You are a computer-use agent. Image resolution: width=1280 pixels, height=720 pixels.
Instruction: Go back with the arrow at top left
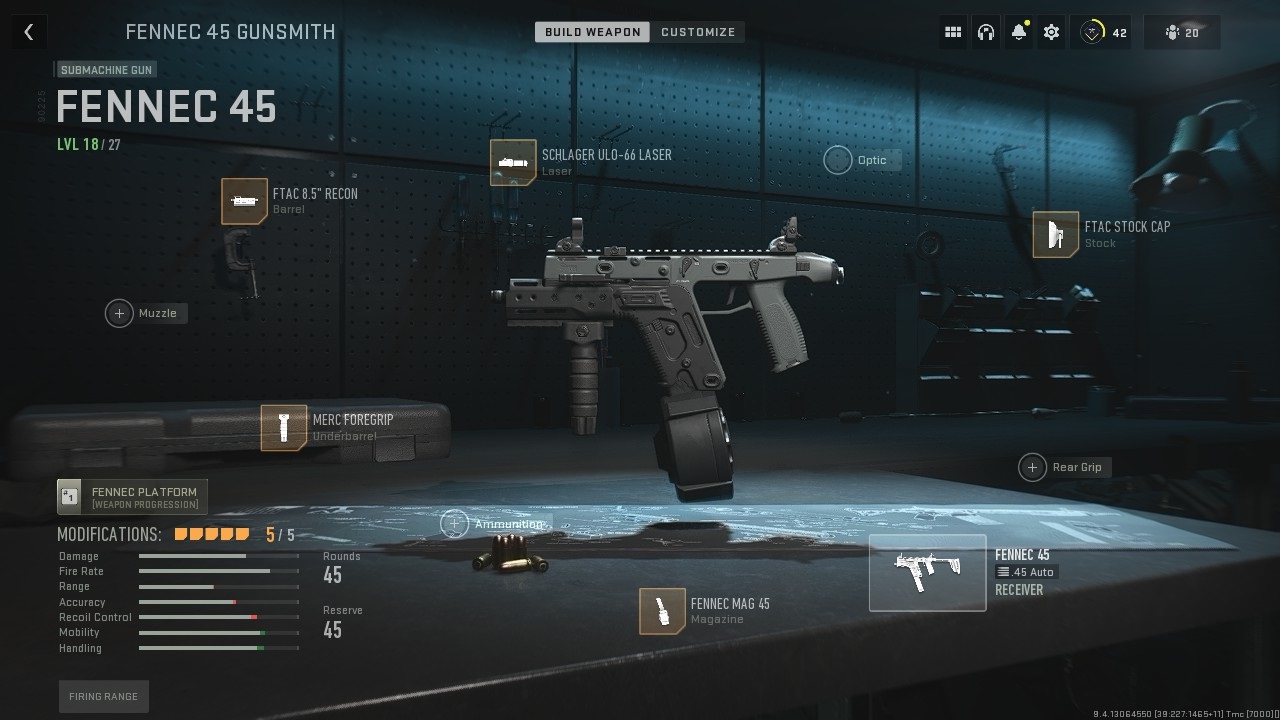point(28,31)
